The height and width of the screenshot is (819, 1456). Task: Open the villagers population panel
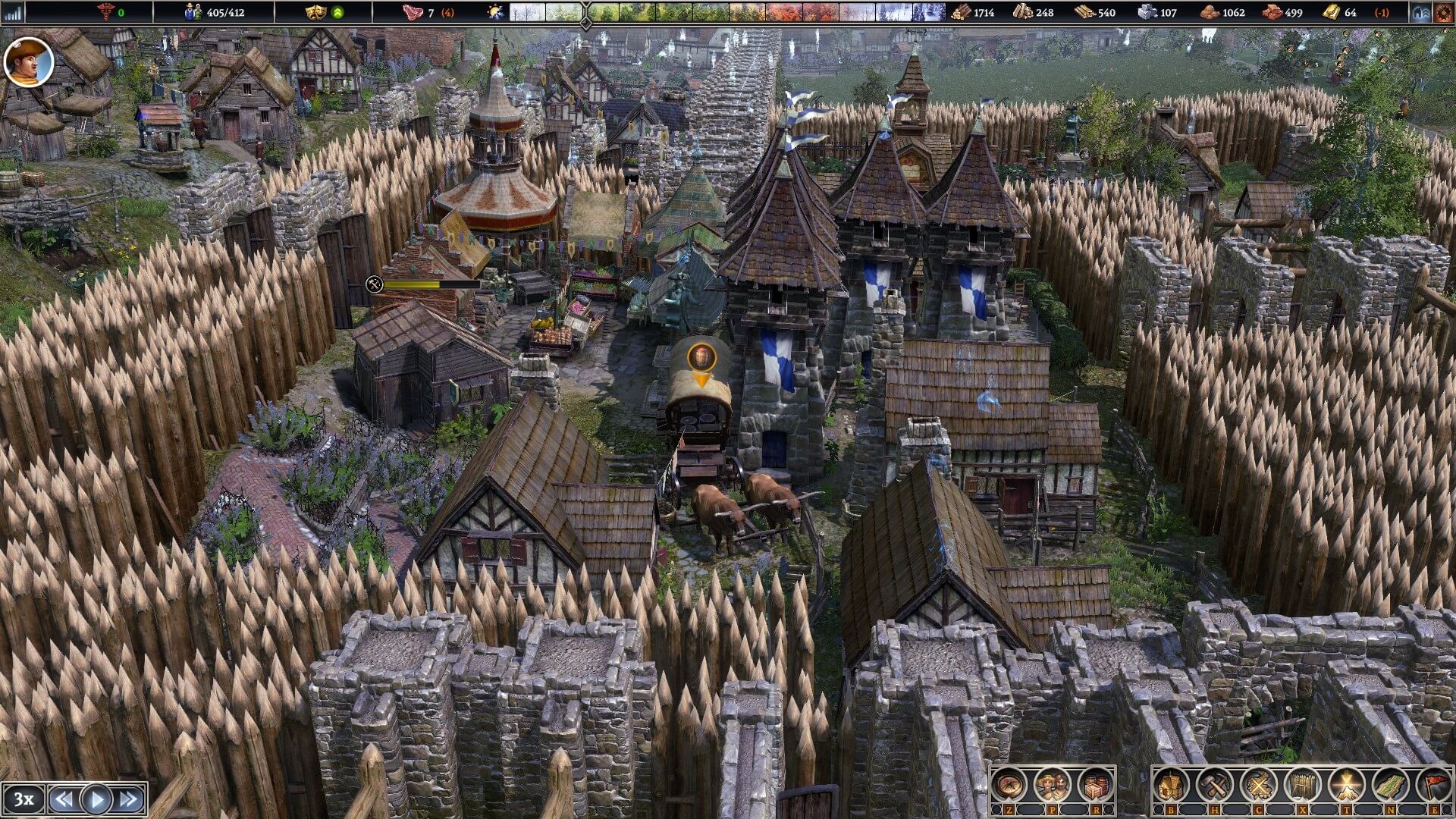(1053, 785)
